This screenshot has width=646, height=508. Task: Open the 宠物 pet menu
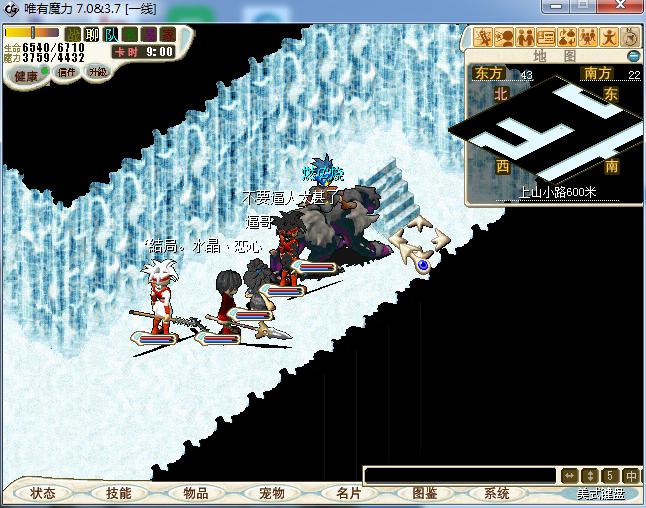coord(272,493)
